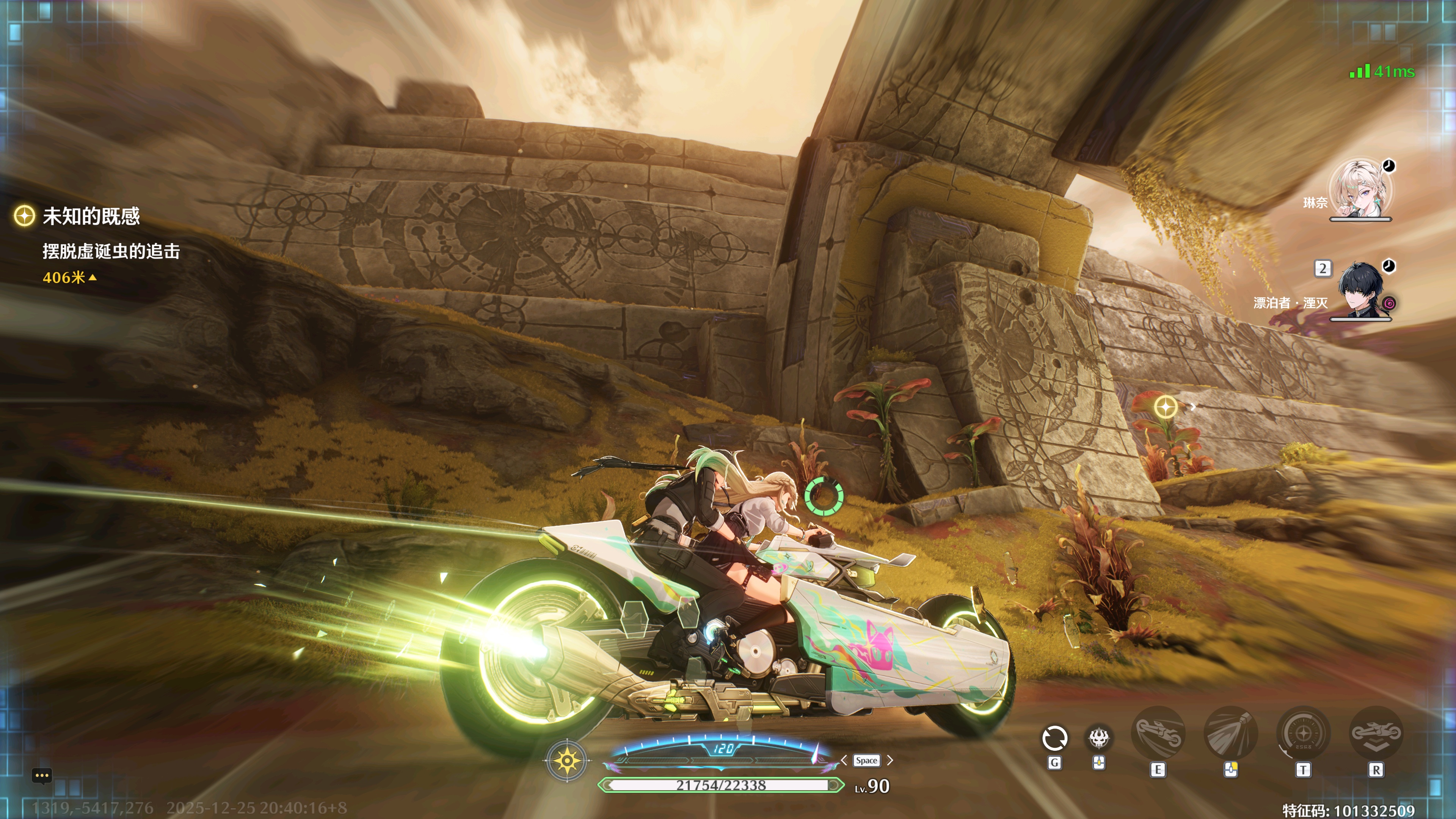Viewport: 1456px width, 819px height.
Task: Use the motorcycle wheelie skill
Action: (x=1158, y=734)
